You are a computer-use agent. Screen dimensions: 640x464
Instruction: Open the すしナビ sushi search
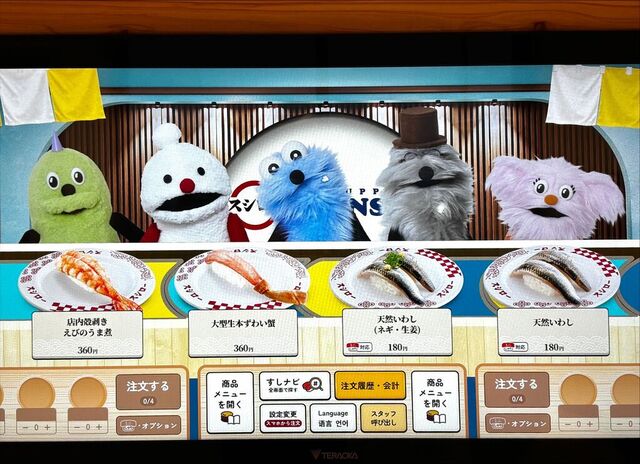coord(294,385)
